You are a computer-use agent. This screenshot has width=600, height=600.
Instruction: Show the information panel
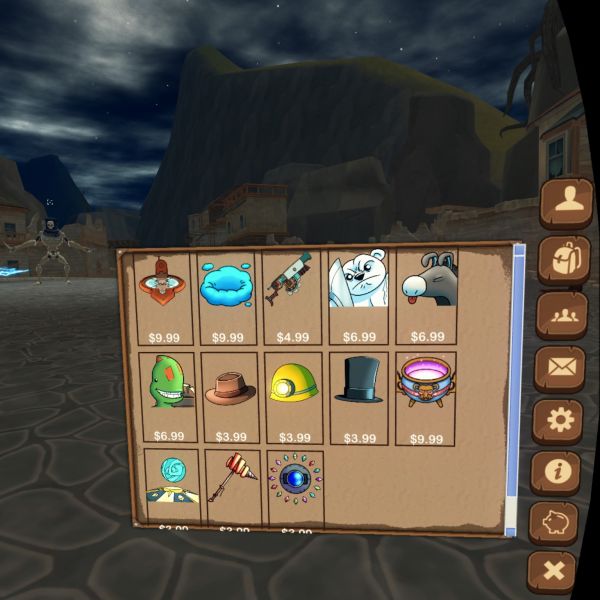556,472
